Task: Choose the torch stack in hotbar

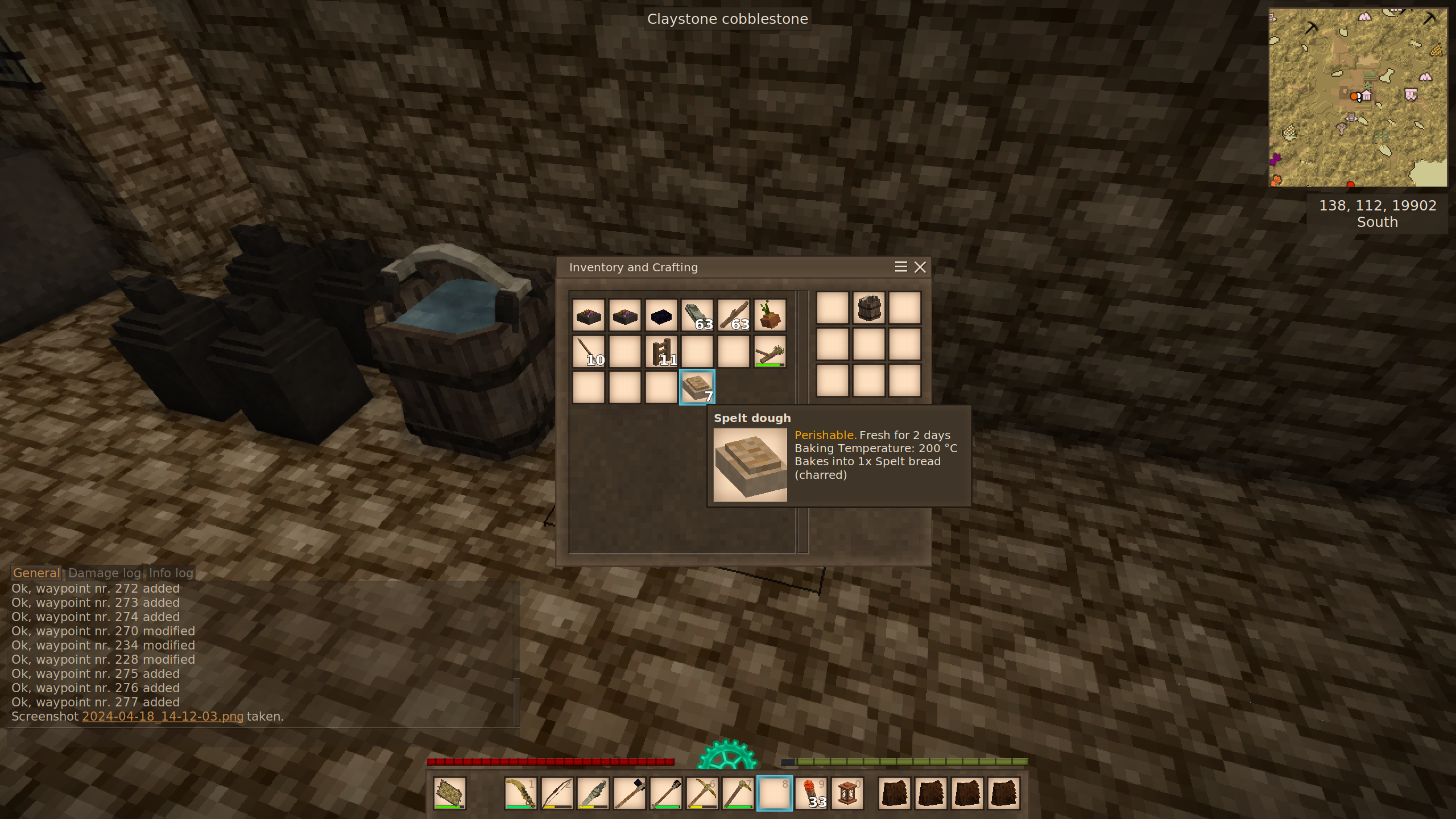Action: (x=811, y=793)
